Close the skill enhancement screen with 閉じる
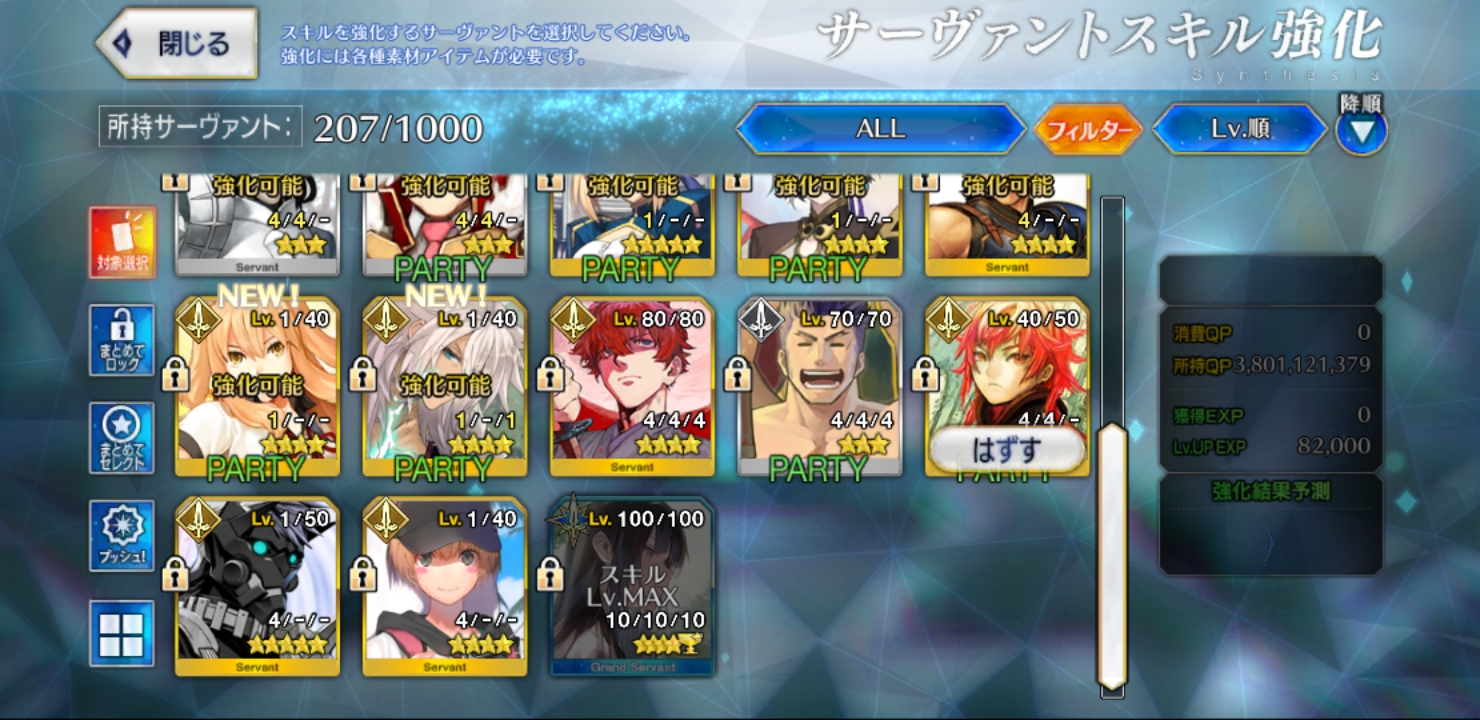Viewport: 1480px width, 720px height. pos(178,44)
